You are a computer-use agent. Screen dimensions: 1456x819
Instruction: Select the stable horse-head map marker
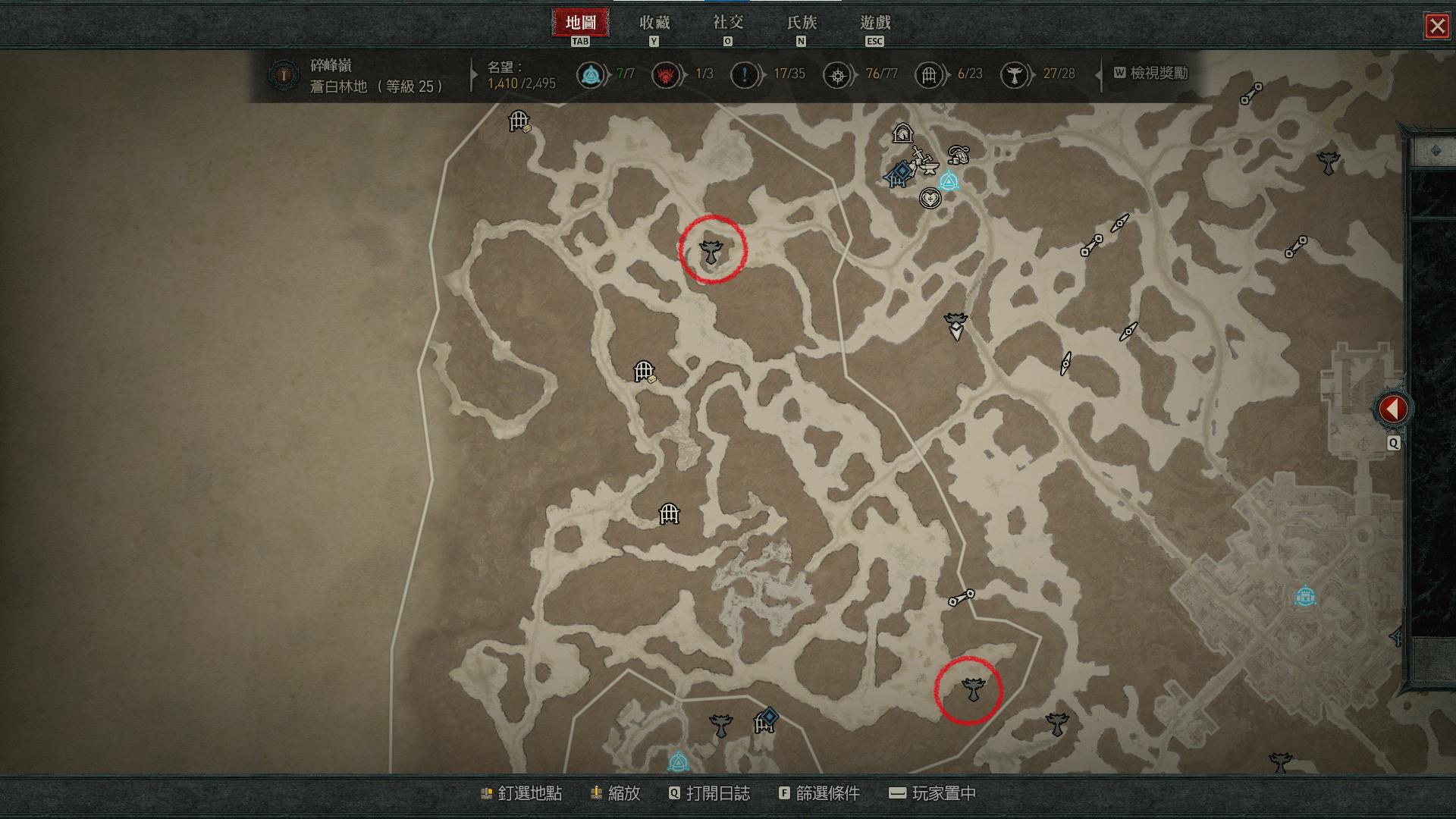coord(902,134)
